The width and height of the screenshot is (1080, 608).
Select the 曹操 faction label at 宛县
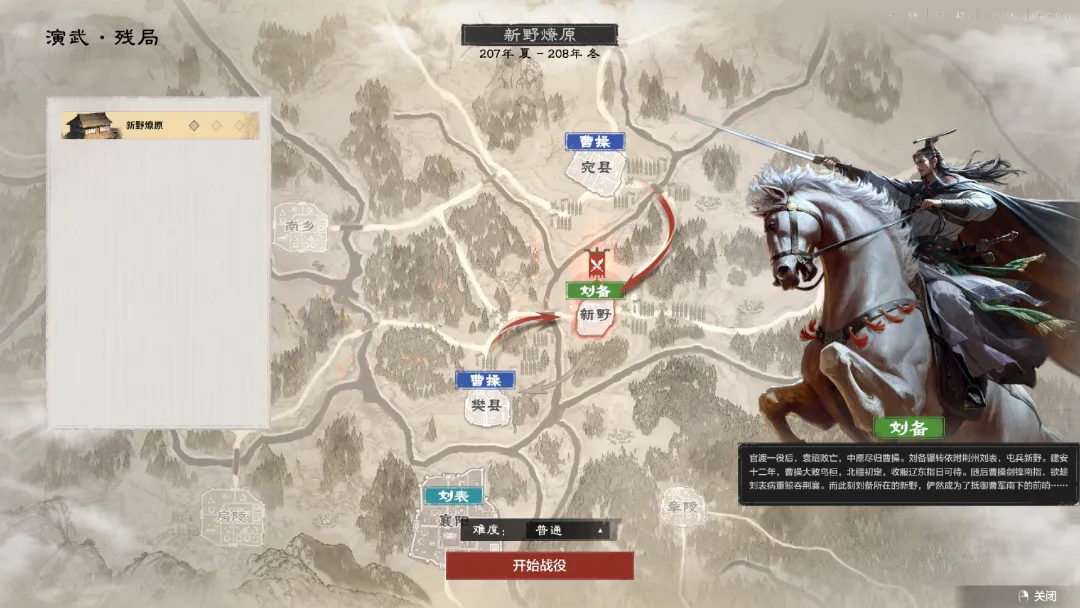pos(594,142)
